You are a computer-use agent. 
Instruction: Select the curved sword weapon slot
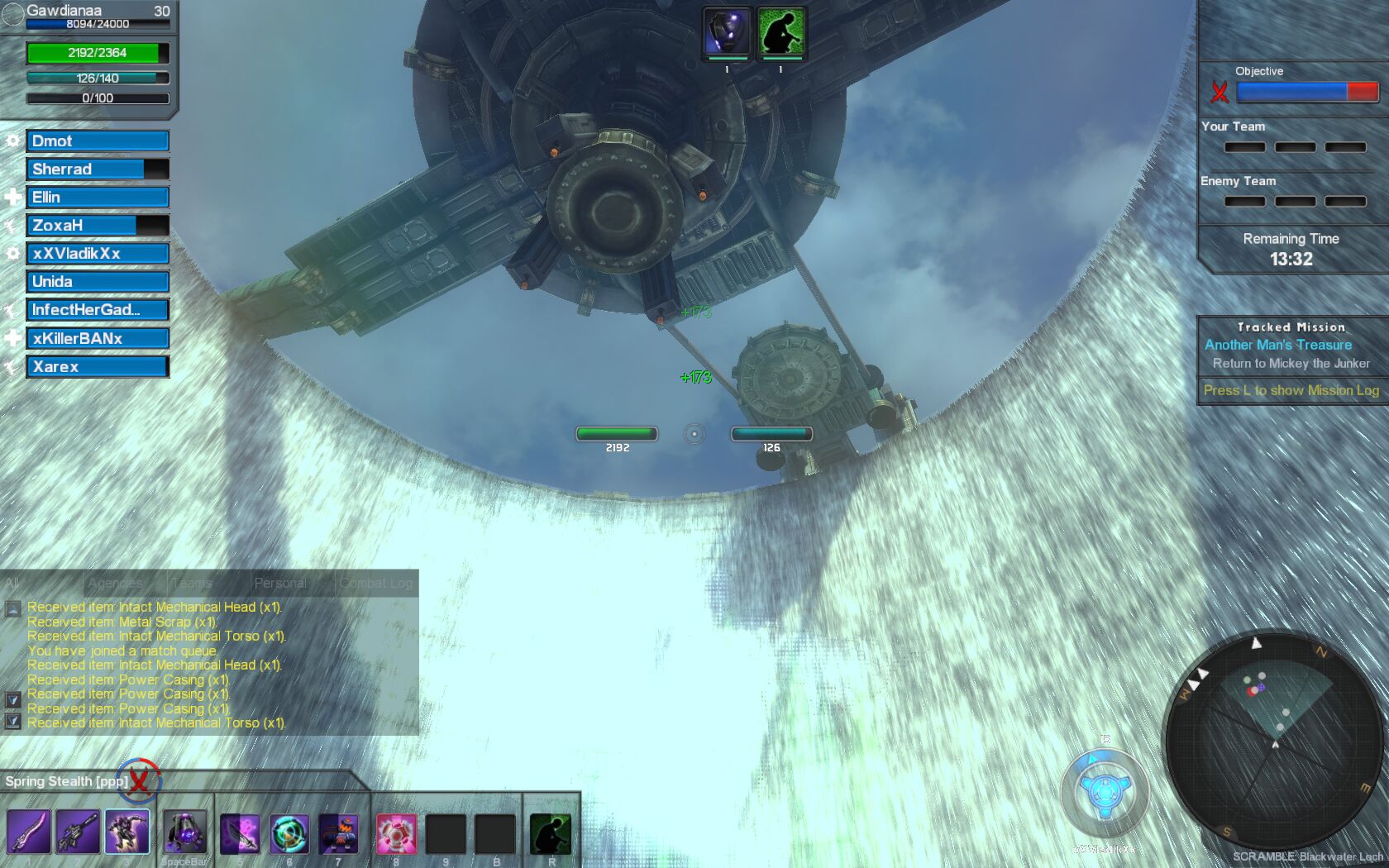29,832
